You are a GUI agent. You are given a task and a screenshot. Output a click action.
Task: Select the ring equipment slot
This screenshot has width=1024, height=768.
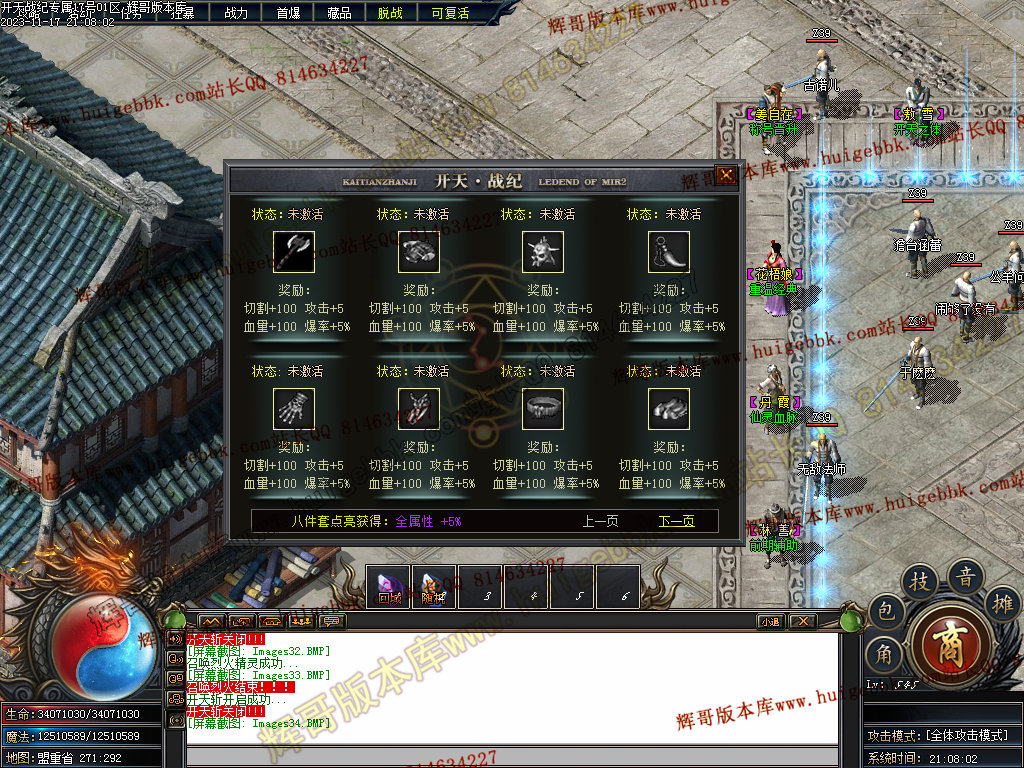pyautogui.click(x=543, y=409)
